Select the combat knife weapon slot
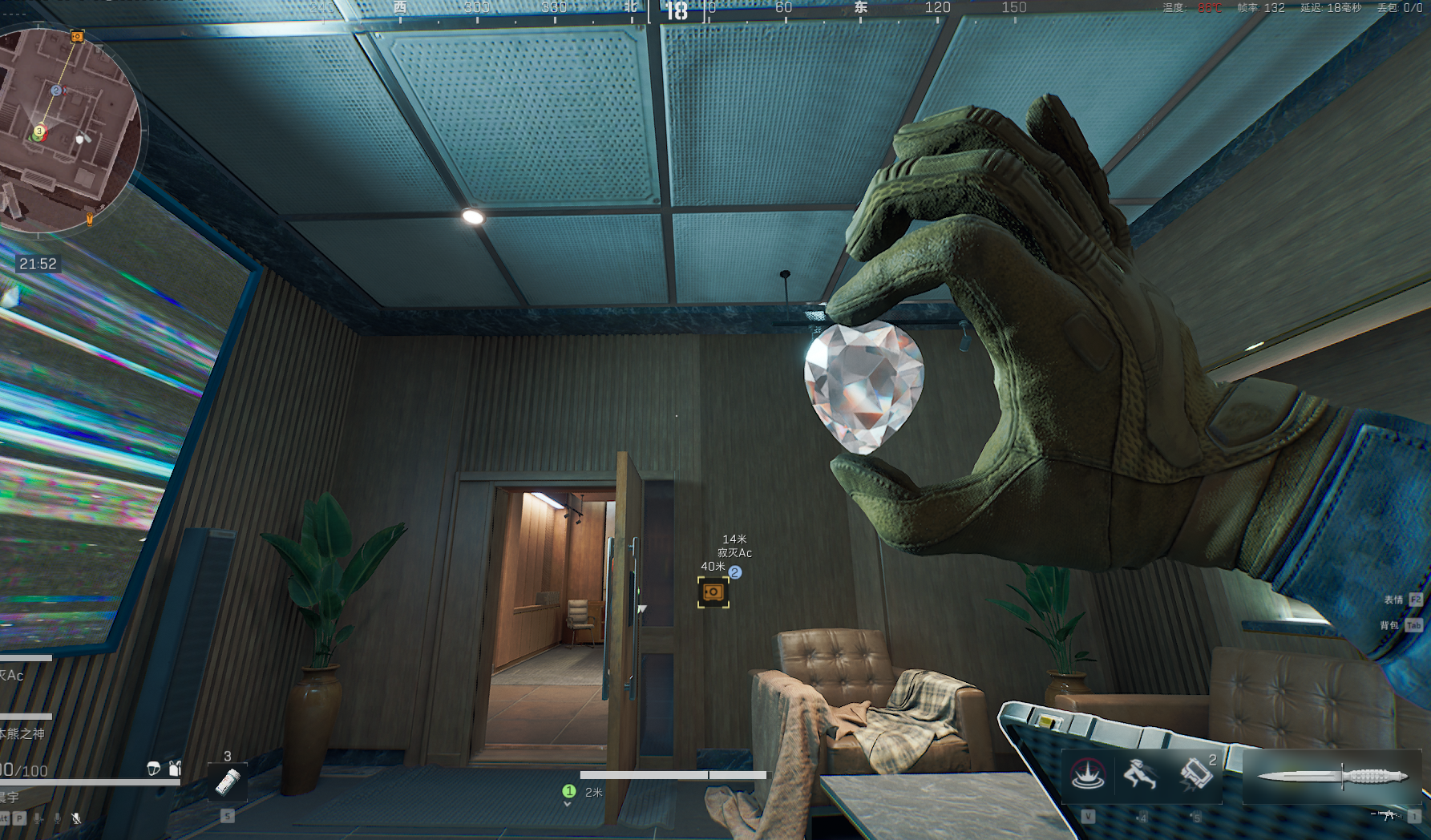This screenshot has height=840, width=1431. coord(1332,776)
